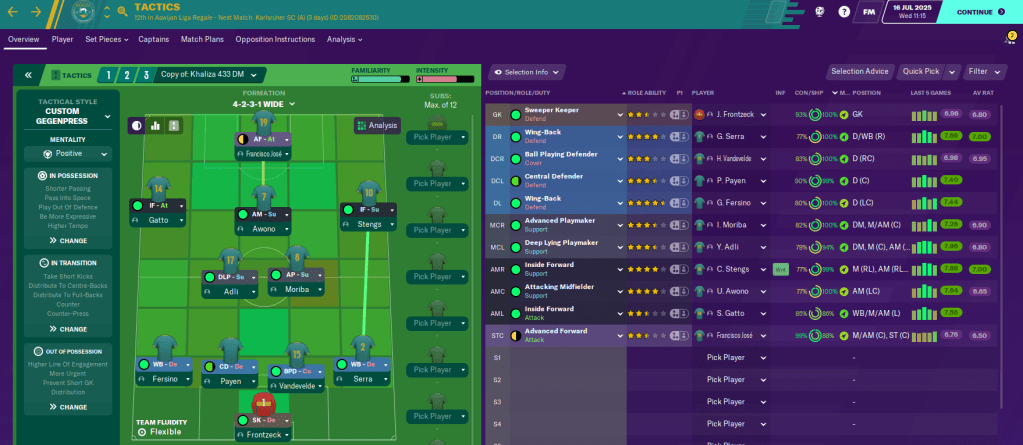The width and height of the screenshot is (1023, 445).
Task: Open the pitch Analysis view
Action: [x=377, y=125]
